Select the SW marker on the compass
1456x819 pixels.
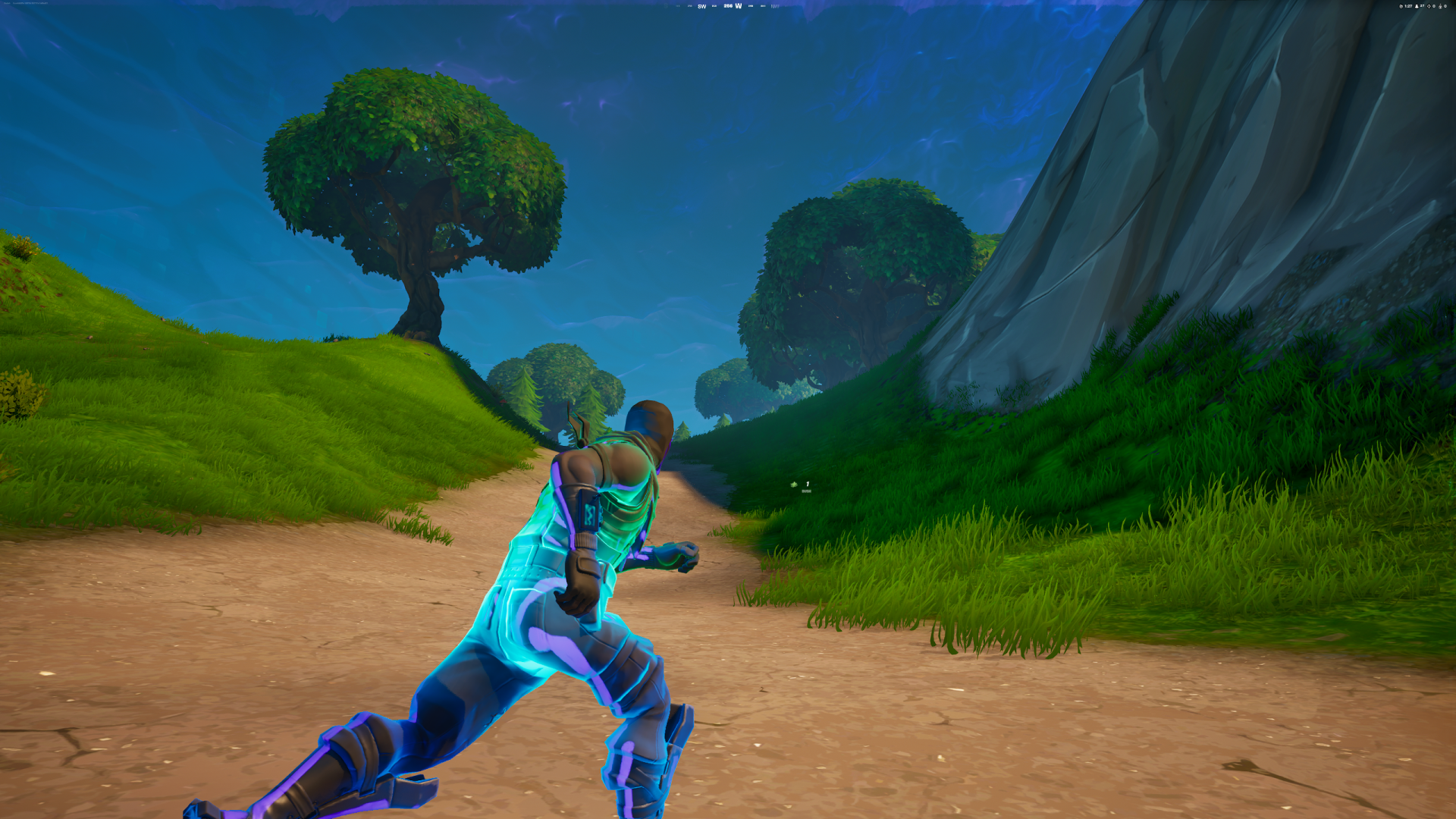point(702,5)
